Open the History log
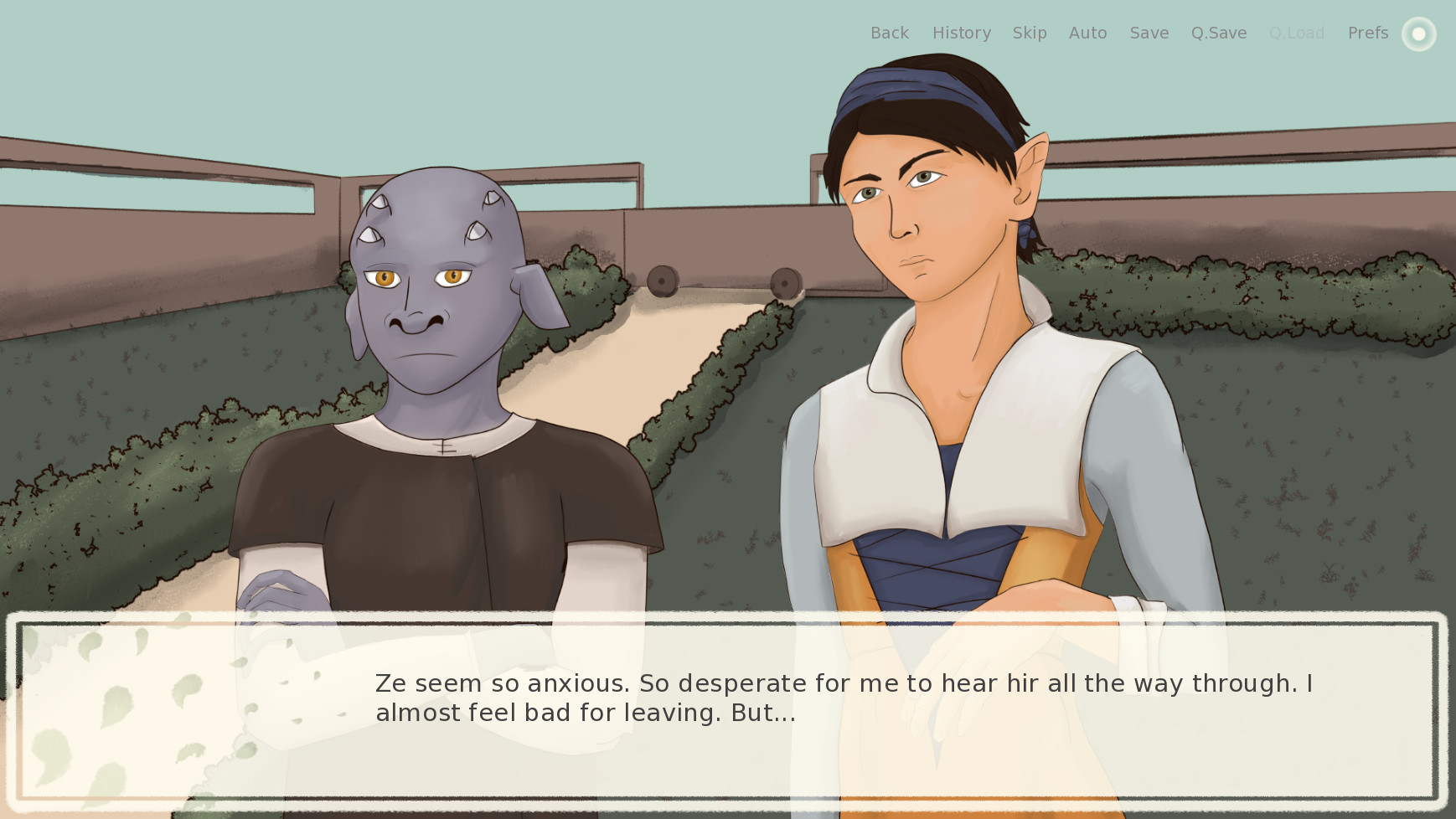 click(x=961, y=33)
